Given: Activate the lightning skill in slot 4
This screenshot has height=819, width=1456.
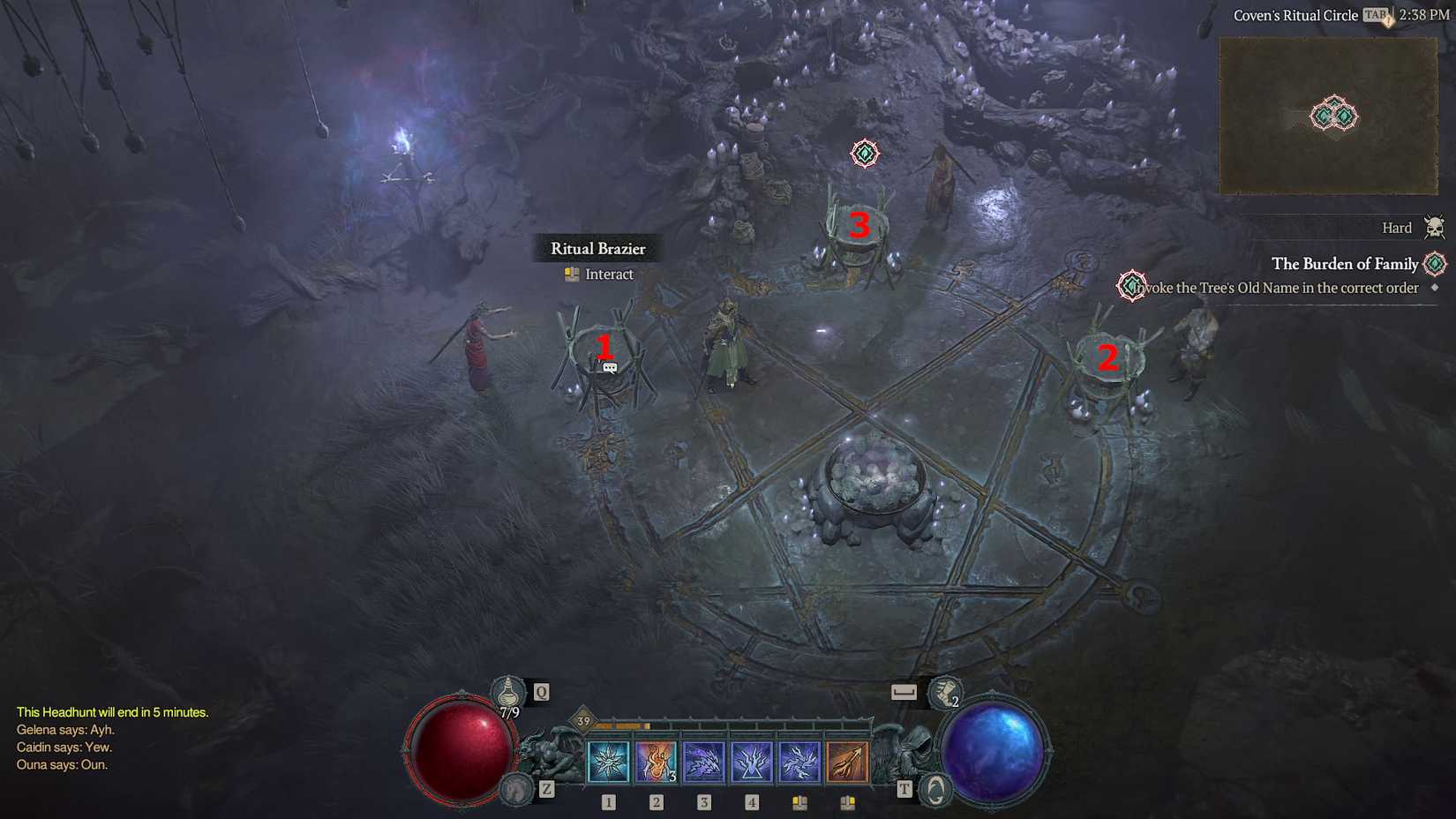Looking at the screenshot, I should (751, 761).
